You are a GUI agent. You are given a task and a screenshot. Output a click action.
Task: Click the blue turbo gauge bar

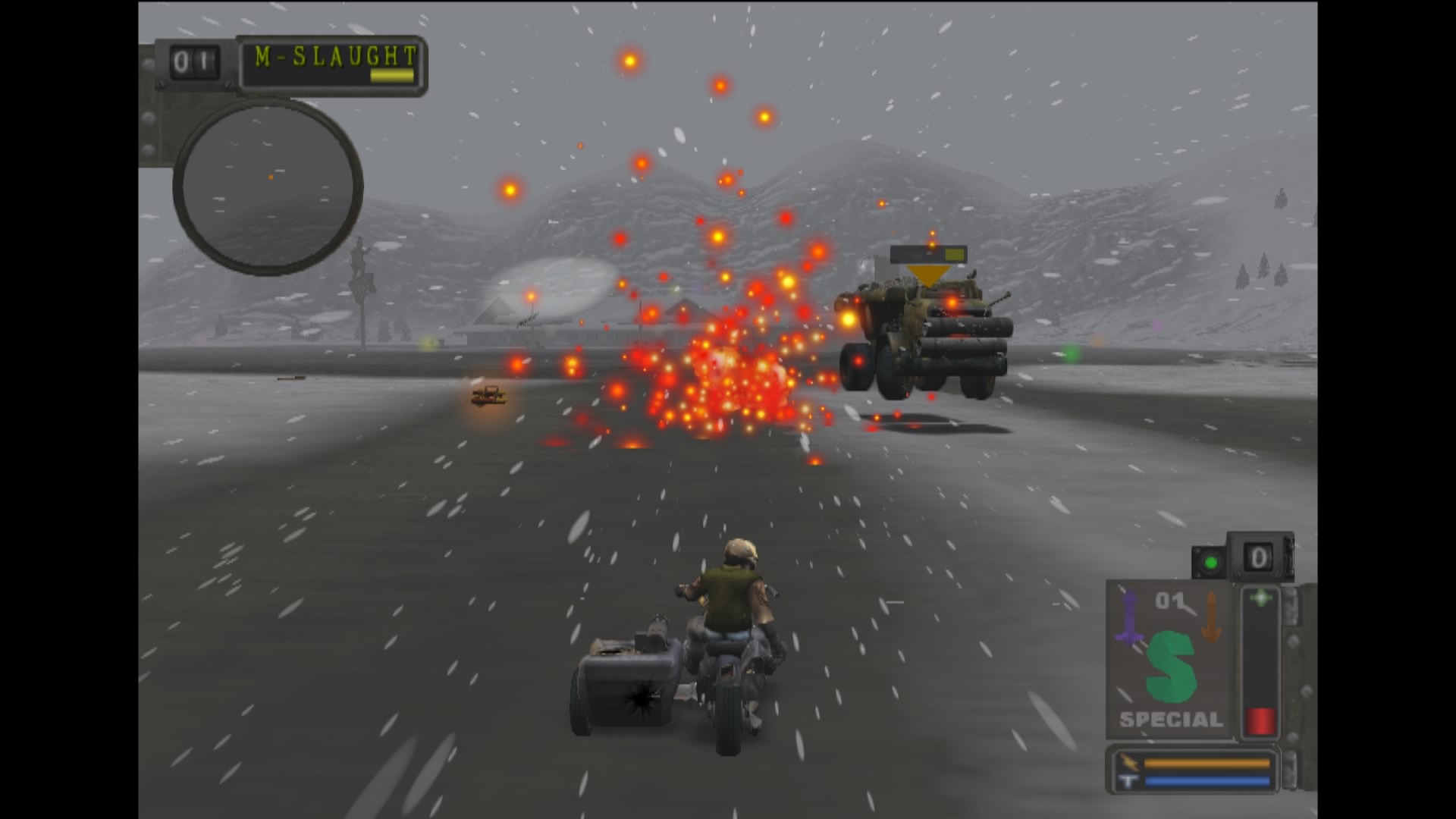[x=1207, y=780]
